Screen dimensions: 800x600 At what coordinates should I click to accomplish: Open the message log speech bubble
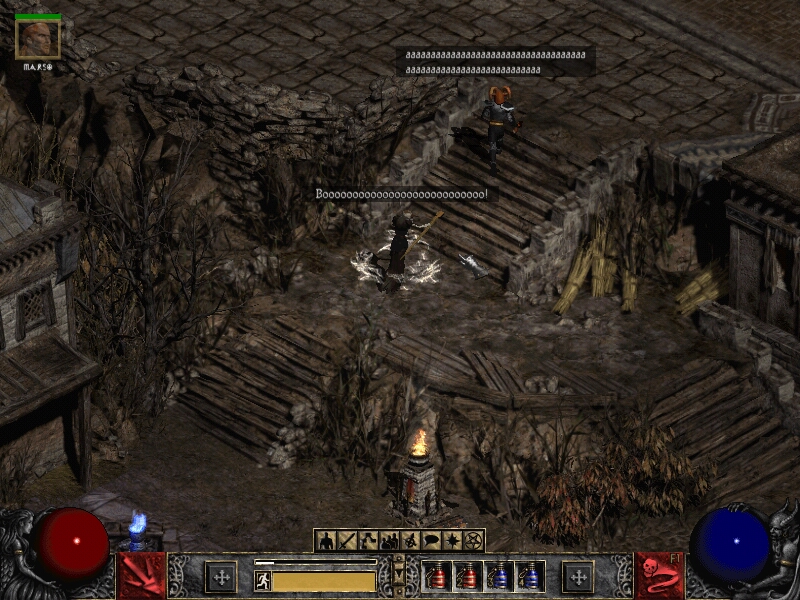(x=431, y=541)
